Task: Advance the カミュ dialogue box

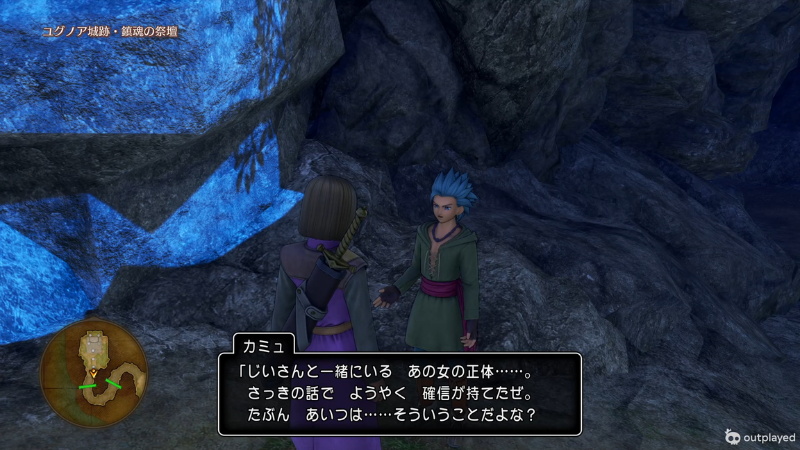Action: [x=399, y=393]
